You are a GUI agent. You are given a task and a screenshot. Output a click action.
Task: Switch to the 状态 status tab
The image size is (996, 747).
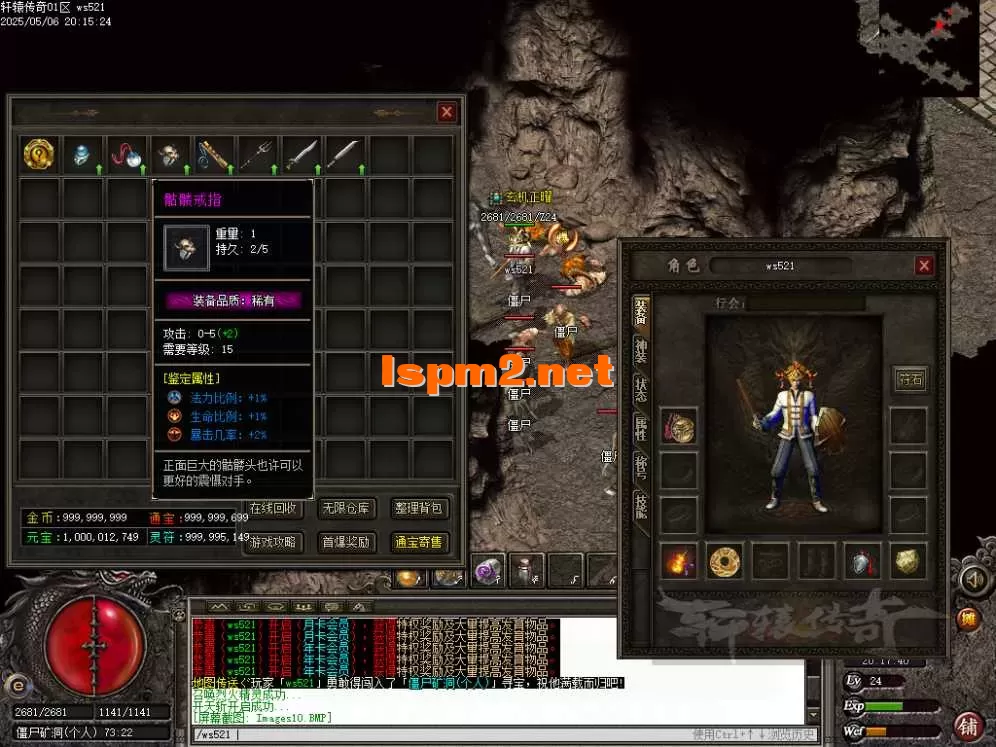[x=641, y=388]
